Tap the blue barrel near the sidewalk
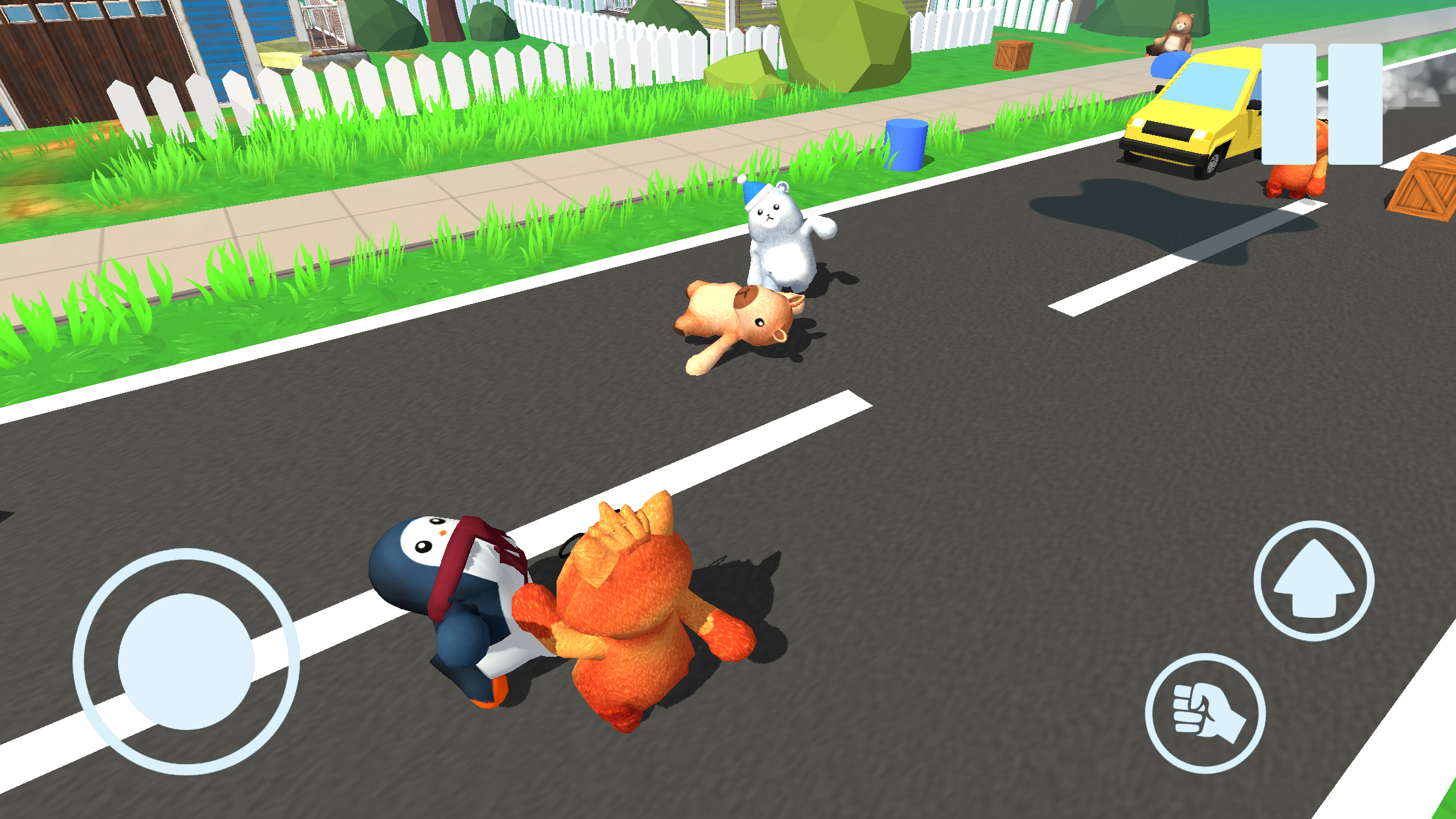The width and height of the screenshot is (1456, 819). 905,145
